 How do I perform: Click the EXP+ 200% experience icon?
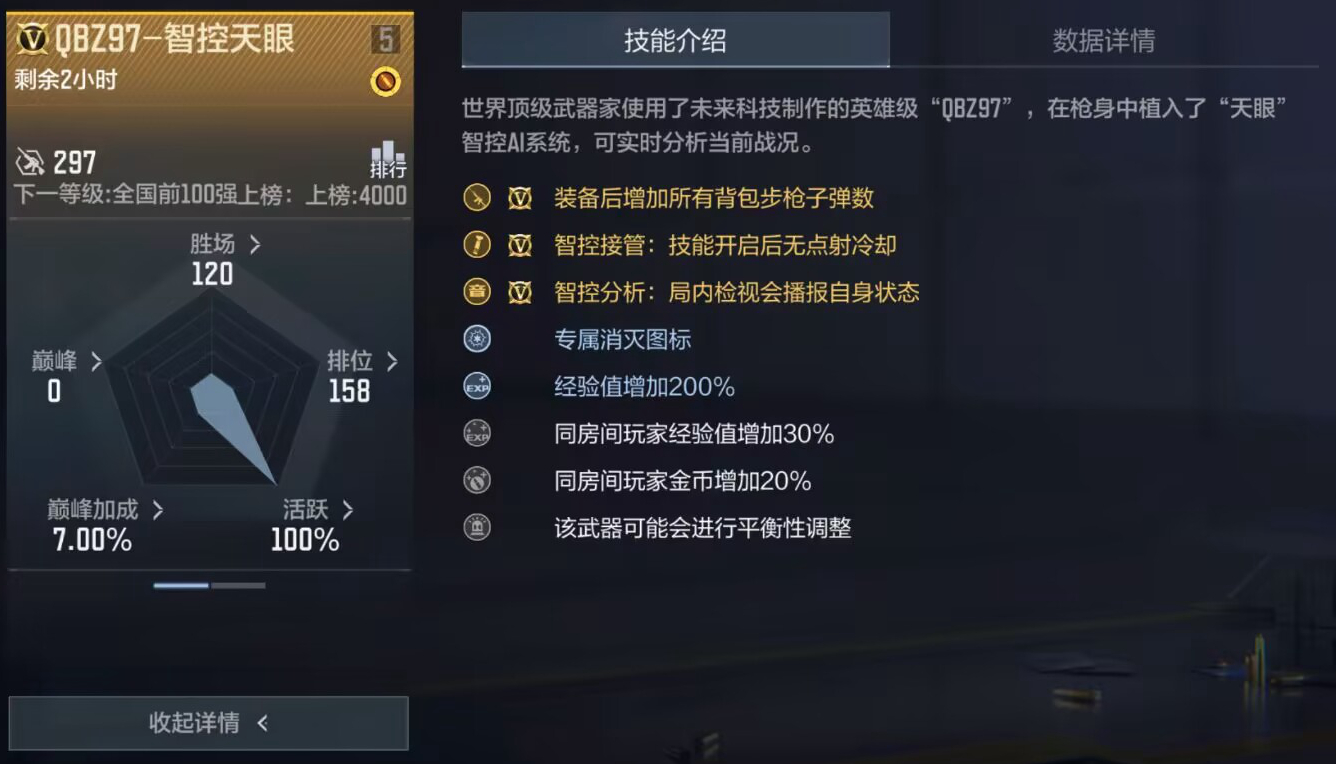click(x=476, y=385)
